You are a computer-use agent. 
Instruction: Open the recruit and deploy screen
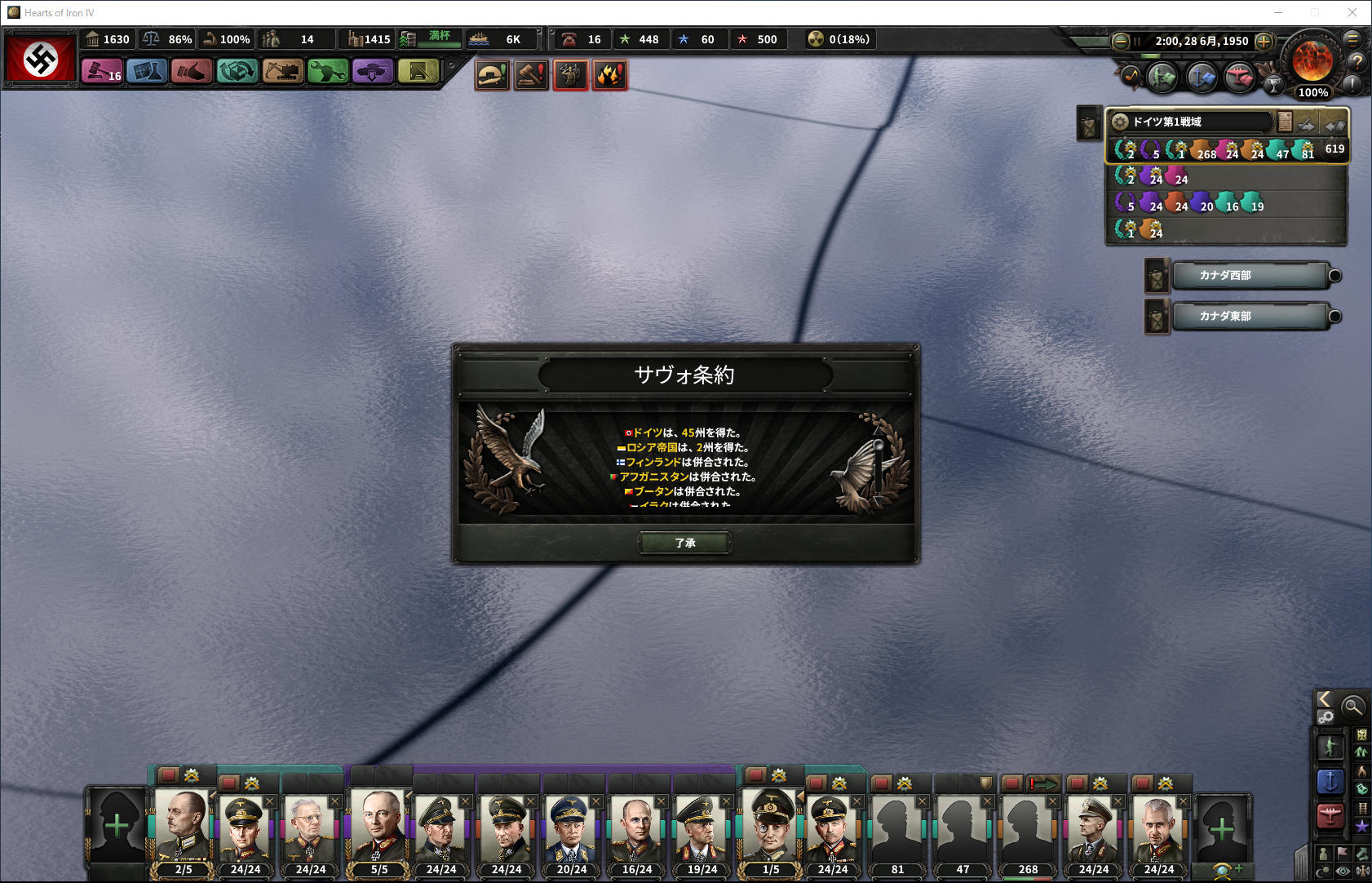373,72
